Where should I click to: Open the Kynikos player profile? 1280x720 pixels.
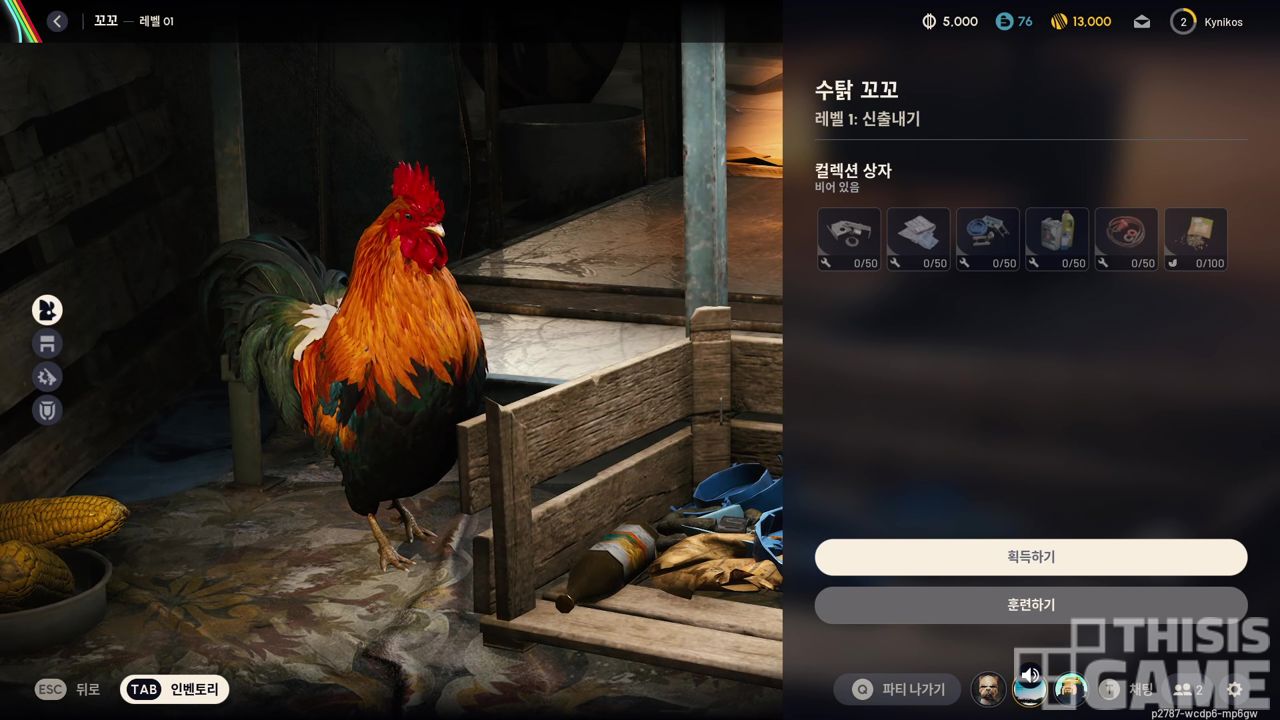[x=1208, y=21]
